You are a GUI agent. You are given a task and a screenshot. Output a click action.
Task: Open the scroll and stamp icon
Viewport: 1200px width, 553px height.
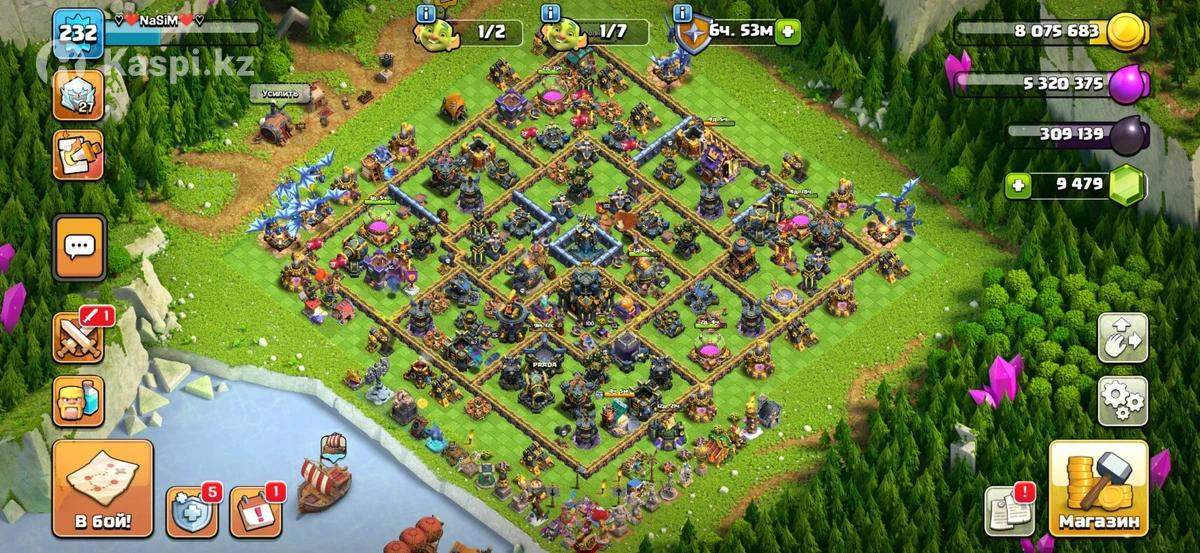click(x=78, y=155)
